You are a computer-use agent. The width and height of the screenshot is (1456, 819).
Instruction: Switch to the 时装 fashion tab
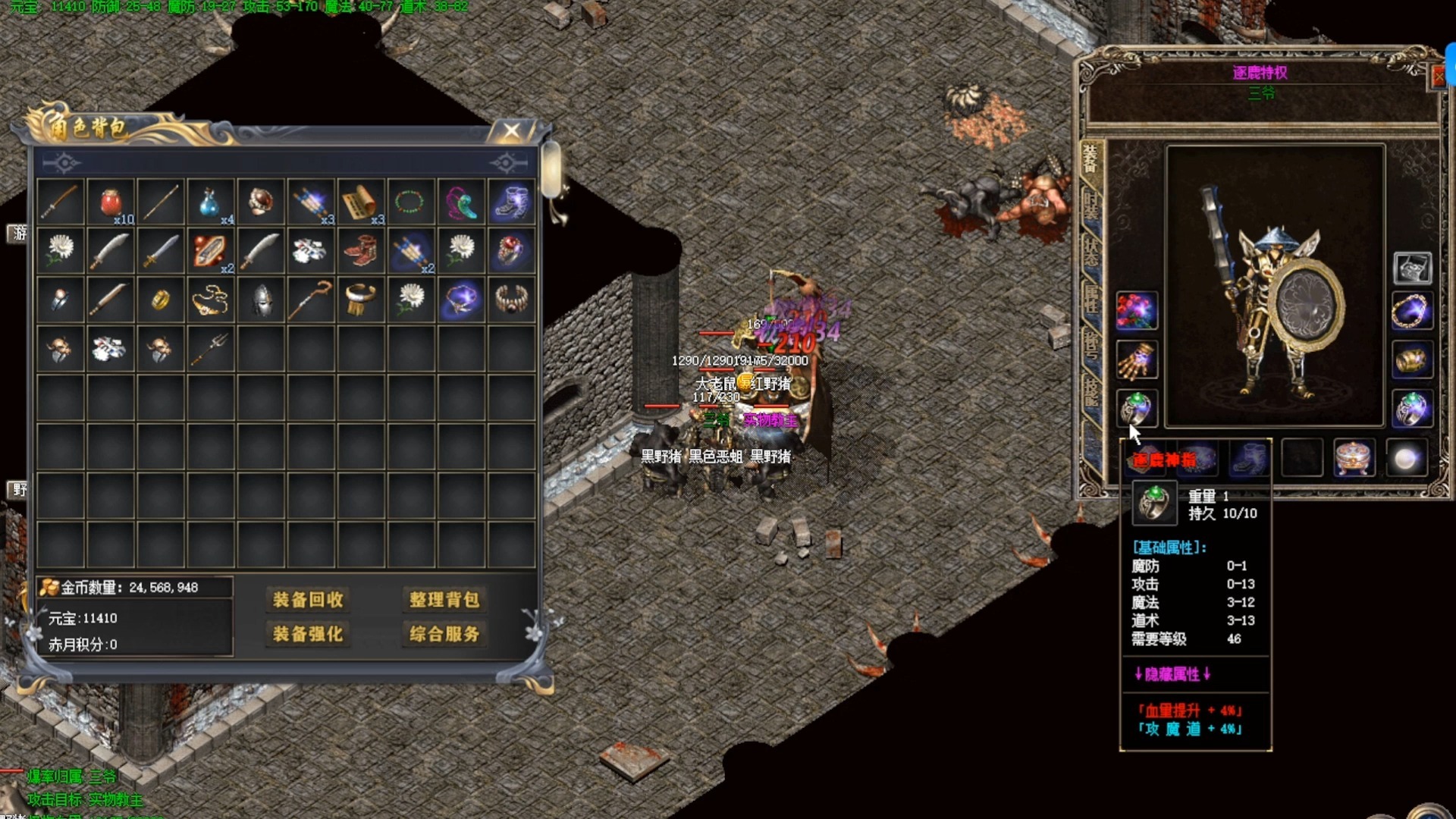click(x=1090, y=206)
